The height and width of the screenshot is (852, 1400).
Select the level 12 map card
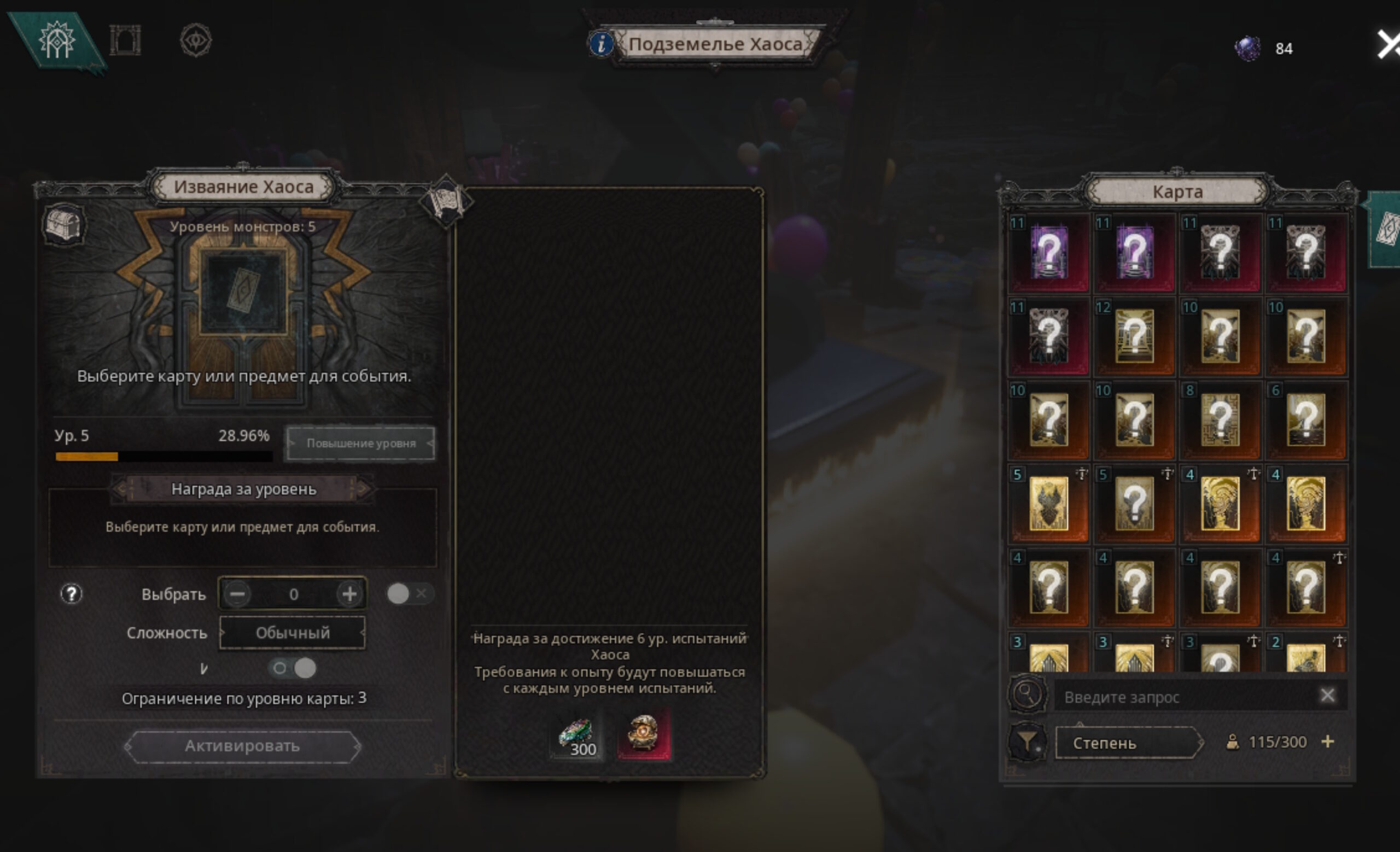[1134, 336]
